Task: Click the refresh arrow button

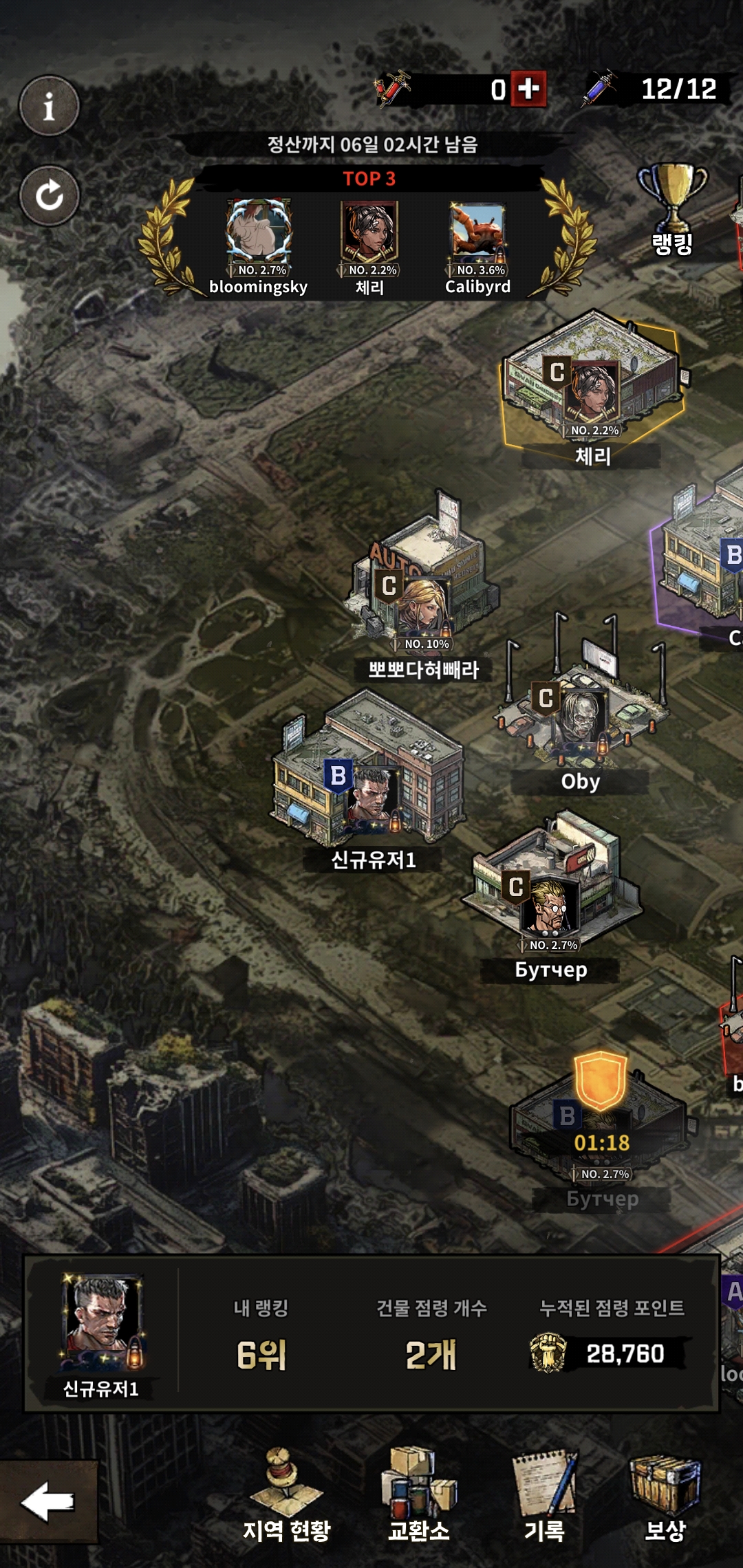Action: coord(49,195)
